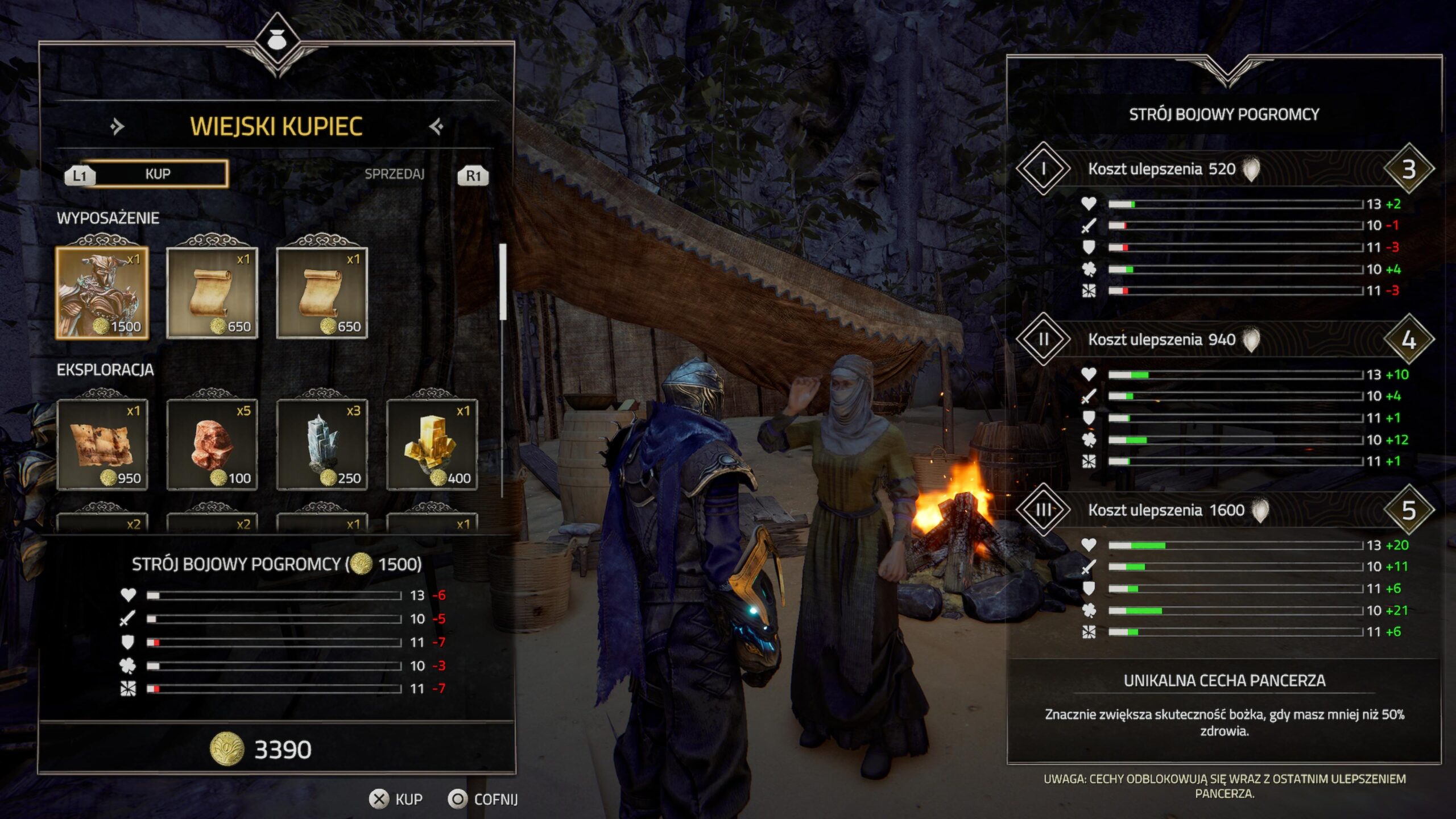Choose the torn map item costing 950
The image size is (1456, 819).
pos(102,445)
